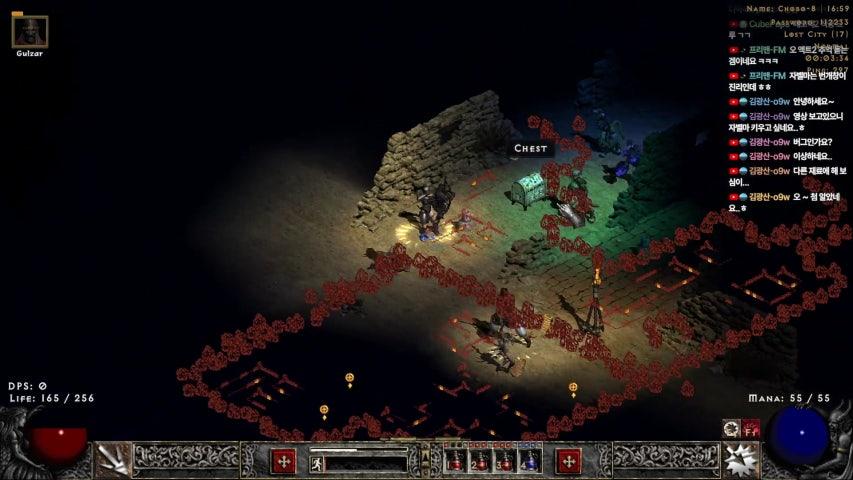This screenshot has width=853, height=480.
Task: Use the healing potion in belt slot one
Action: pos(457,461)
